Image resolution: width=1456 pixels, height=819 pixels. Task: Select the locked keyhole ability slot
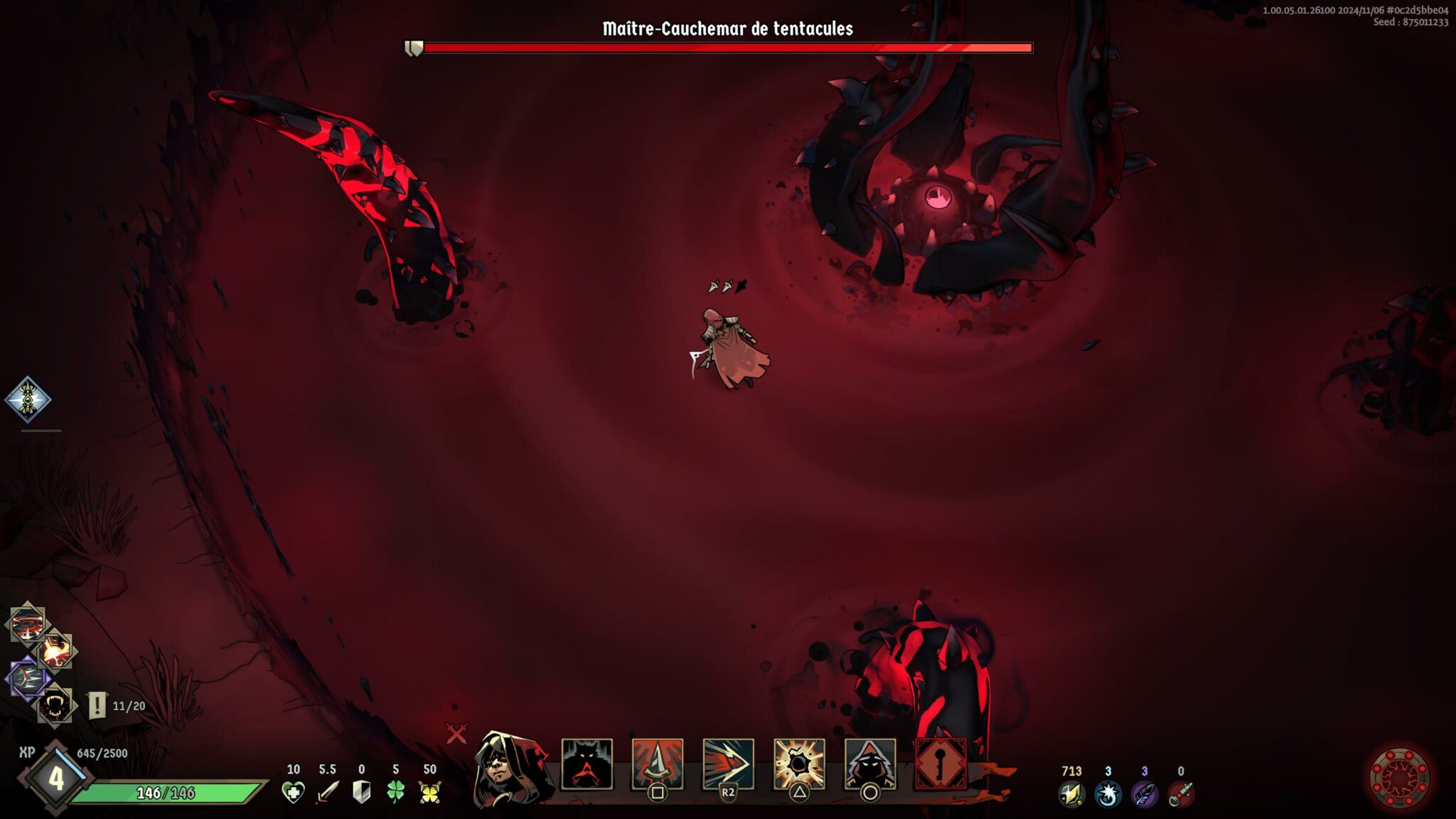(x=941, y=764)
